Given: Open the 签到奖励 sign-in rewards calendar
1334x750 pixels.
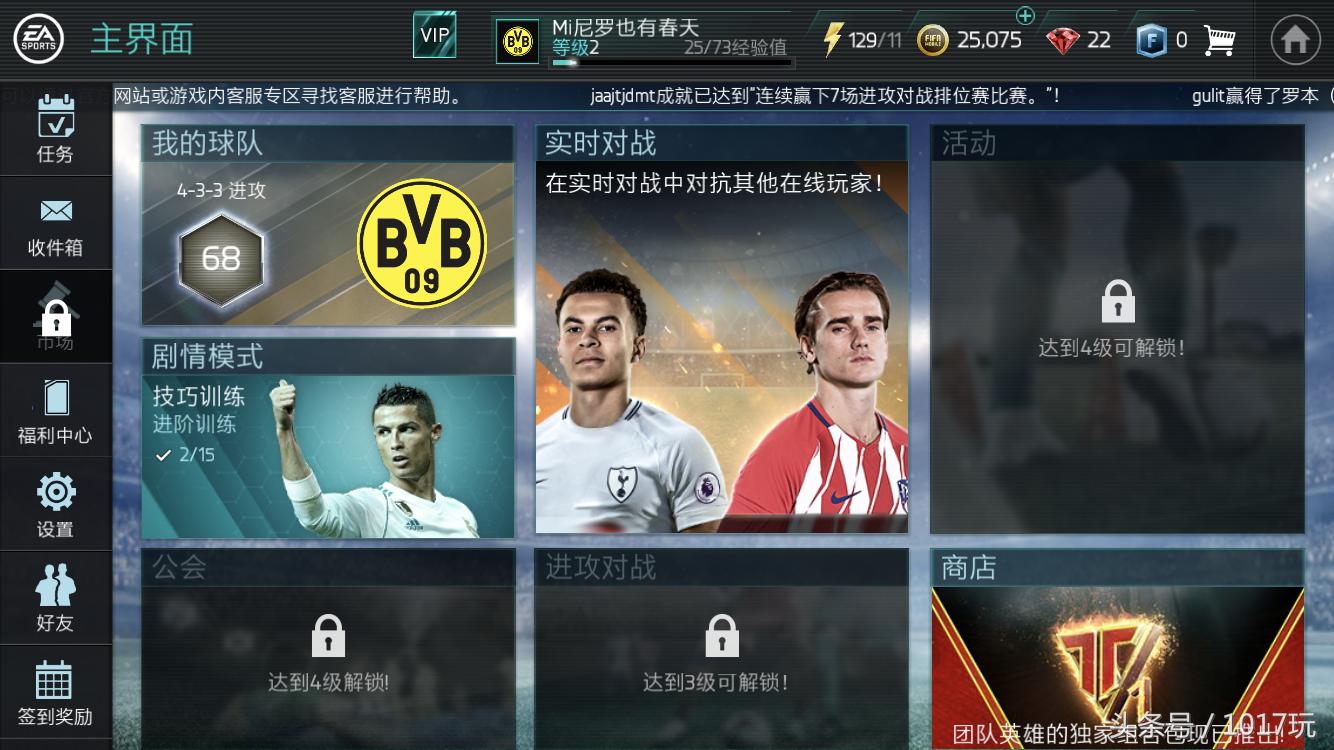Looking at the screenshot, I should point(55,690).
